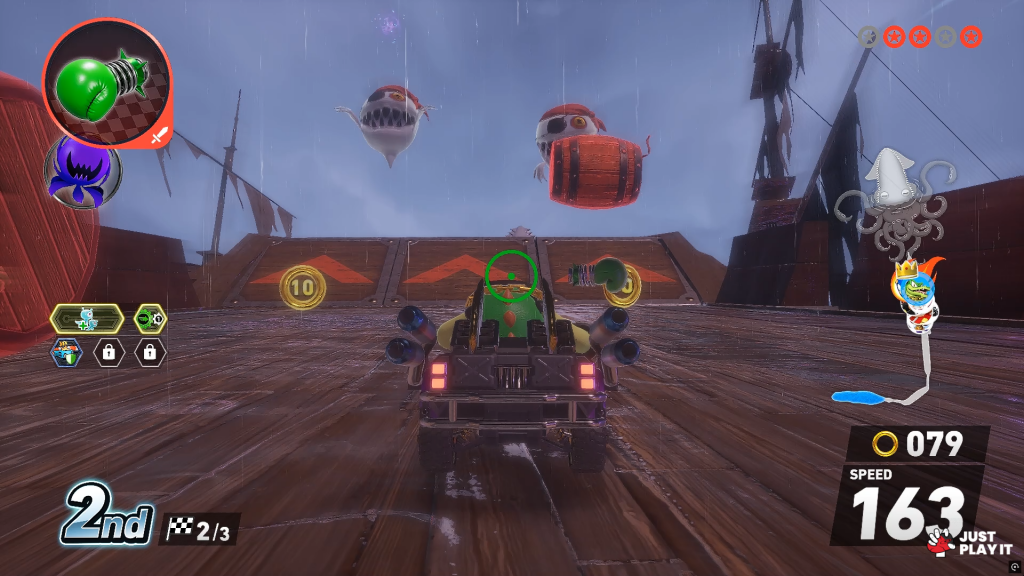The width and height of the screenshot is (1024, 576).
Task: Select the blue creature gadget plate
Action: click(x=86, y=320)
